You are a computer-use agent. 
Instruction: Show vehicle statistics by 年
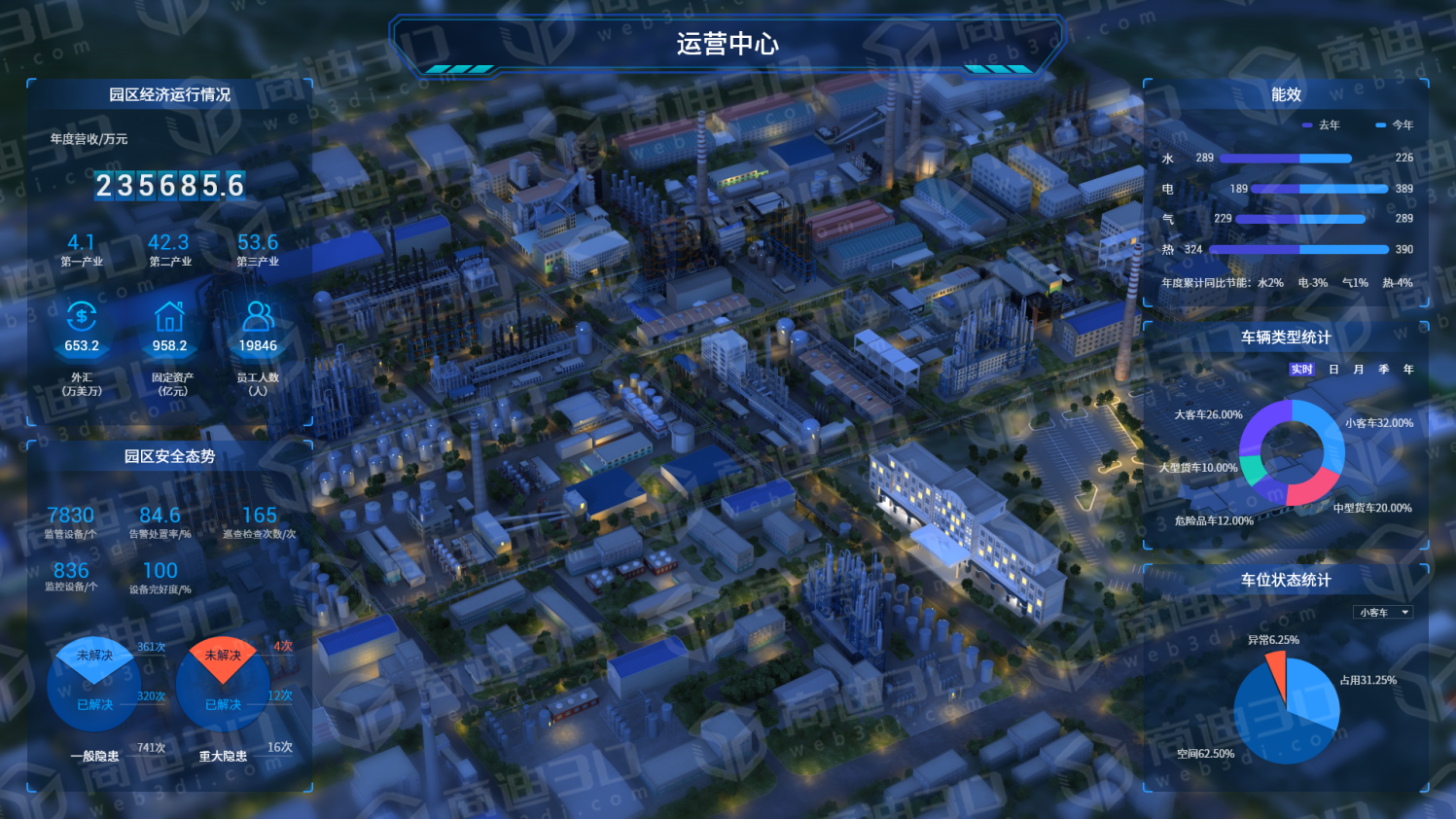click(1408, 370)
